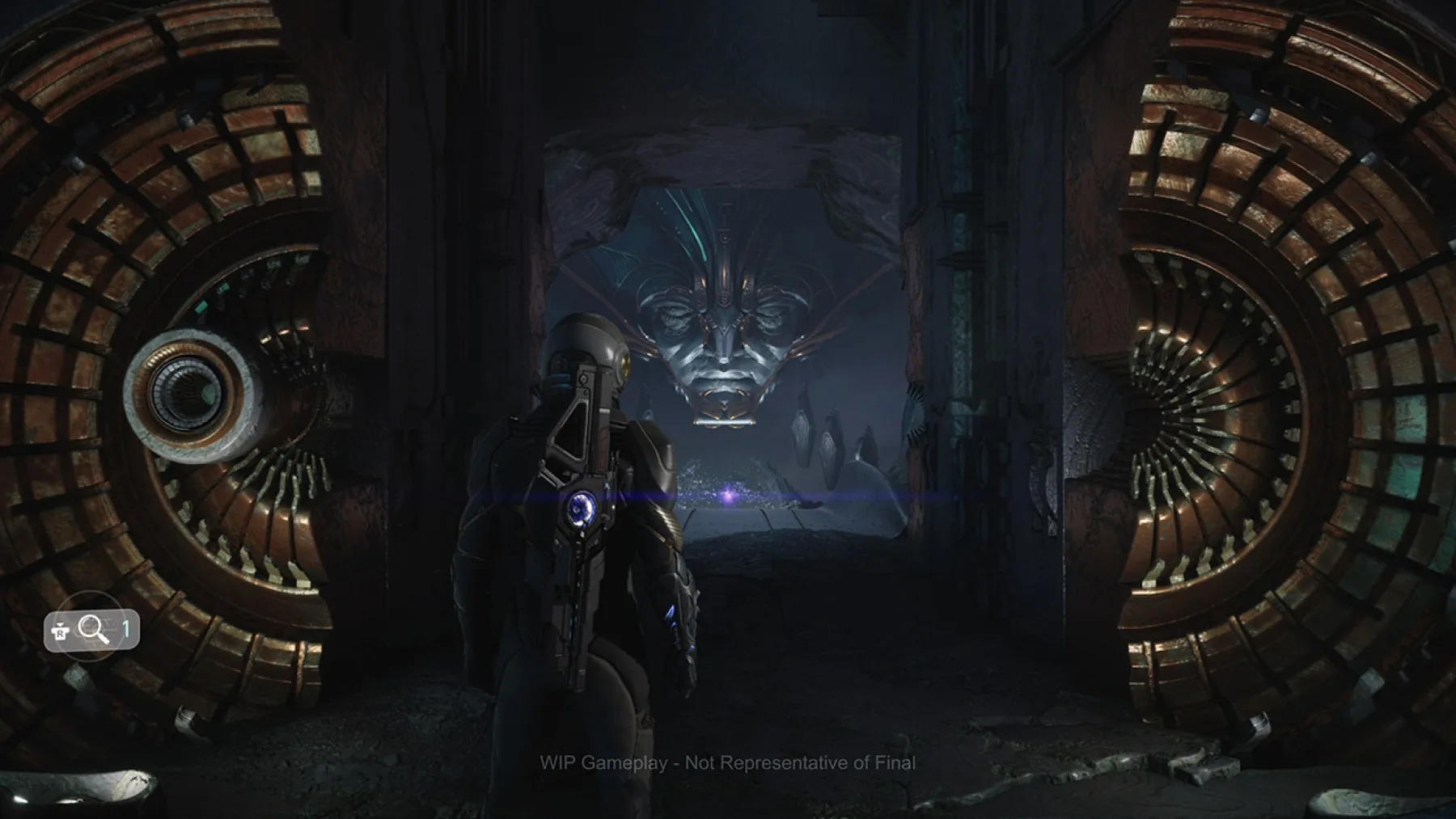Screen dimensions: 1456x819
Task: Click the WIP Gameplay watermark text
Action: point(728,761)
